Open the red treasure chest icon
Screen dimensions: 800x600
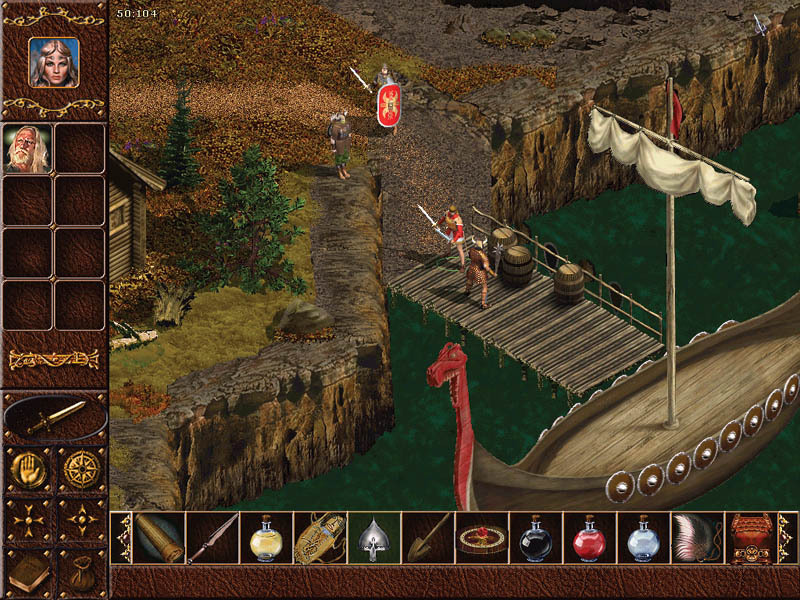pos(752,538)
